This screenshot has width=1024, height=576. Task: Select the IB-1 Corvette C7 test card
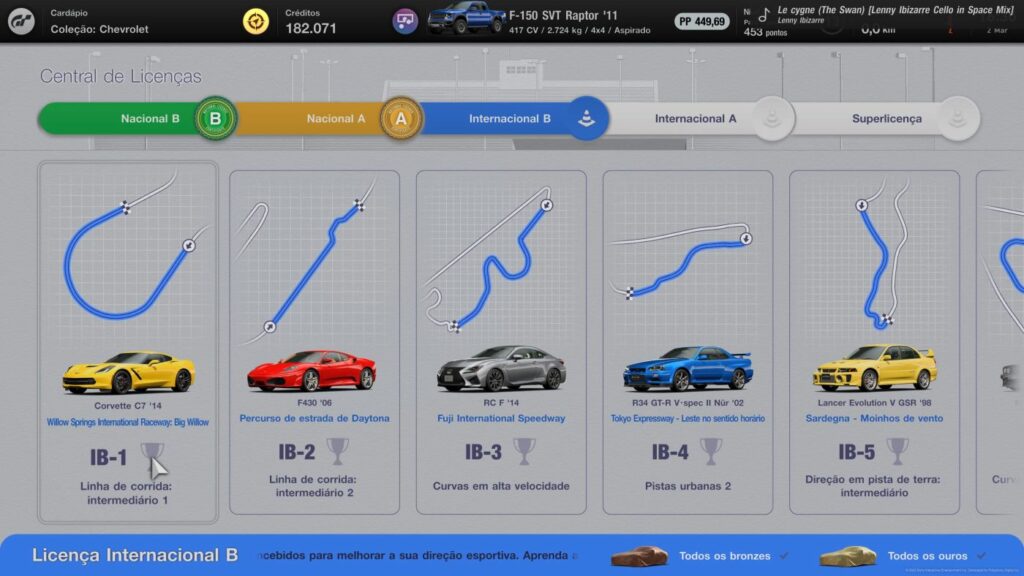[x=128, y=342]
